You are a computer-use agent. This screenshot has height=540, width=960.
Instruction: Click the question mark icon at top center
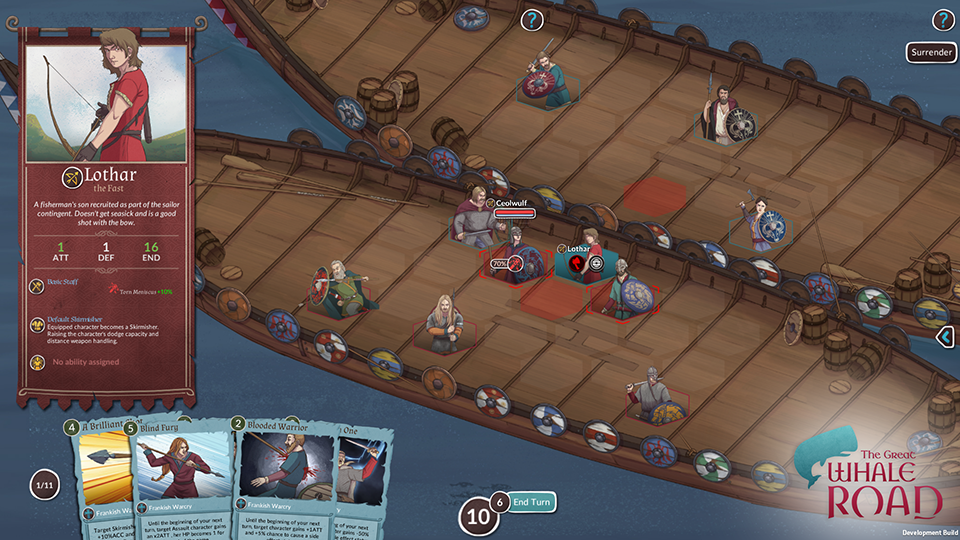(532, 19)
